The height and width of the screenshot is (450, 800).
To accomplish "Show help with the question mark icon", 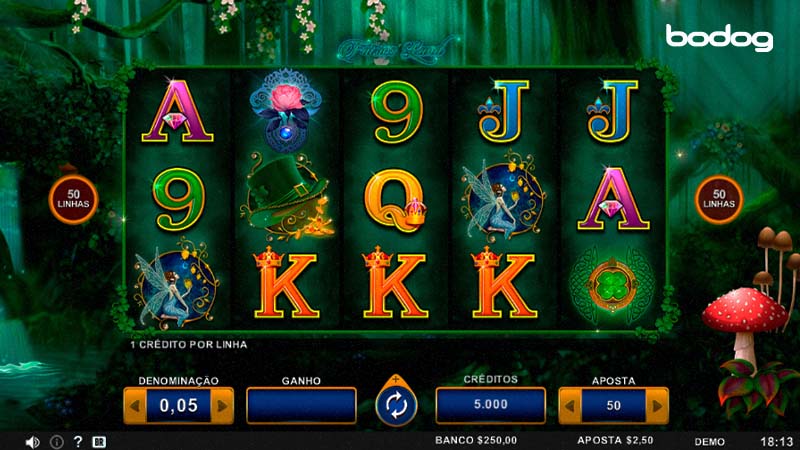I will pyautogui.click(x=78, y=441).
